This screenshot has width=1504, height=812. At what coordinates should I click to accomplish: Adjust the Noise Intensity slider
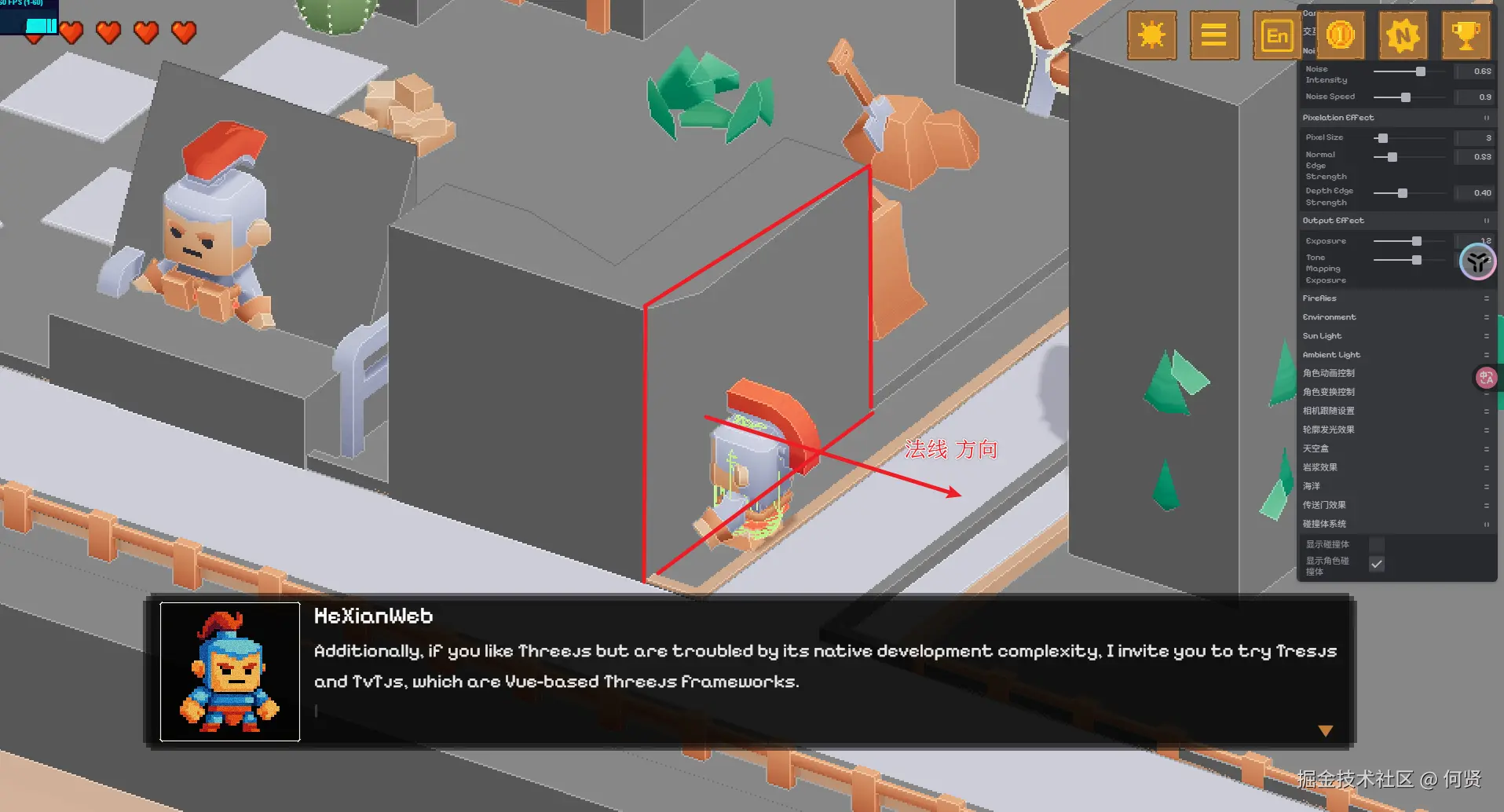pyautogui.click(x=1420, y=71)
